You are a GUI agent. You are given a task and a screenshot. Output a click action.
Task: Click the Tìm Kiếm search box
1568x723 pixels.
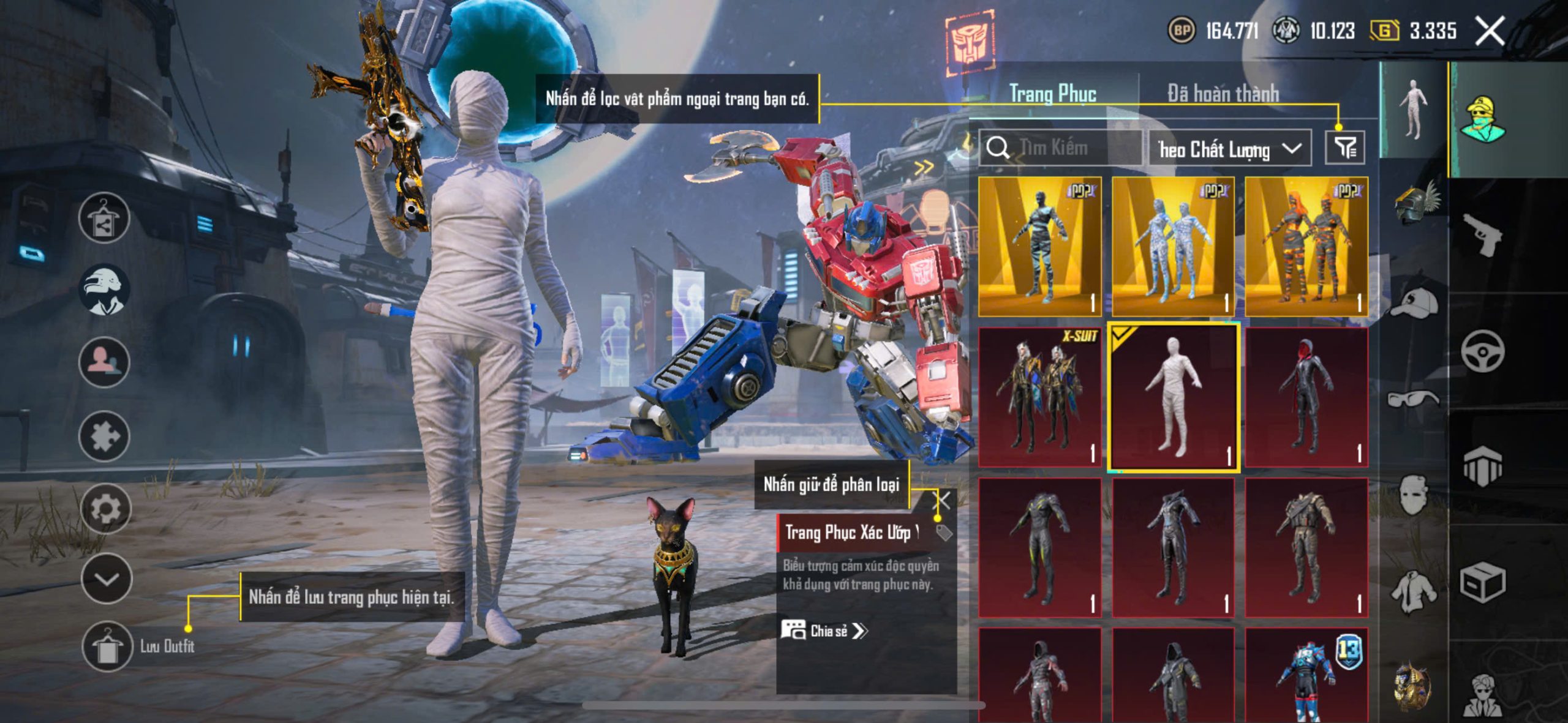[x=1061, y=148]
